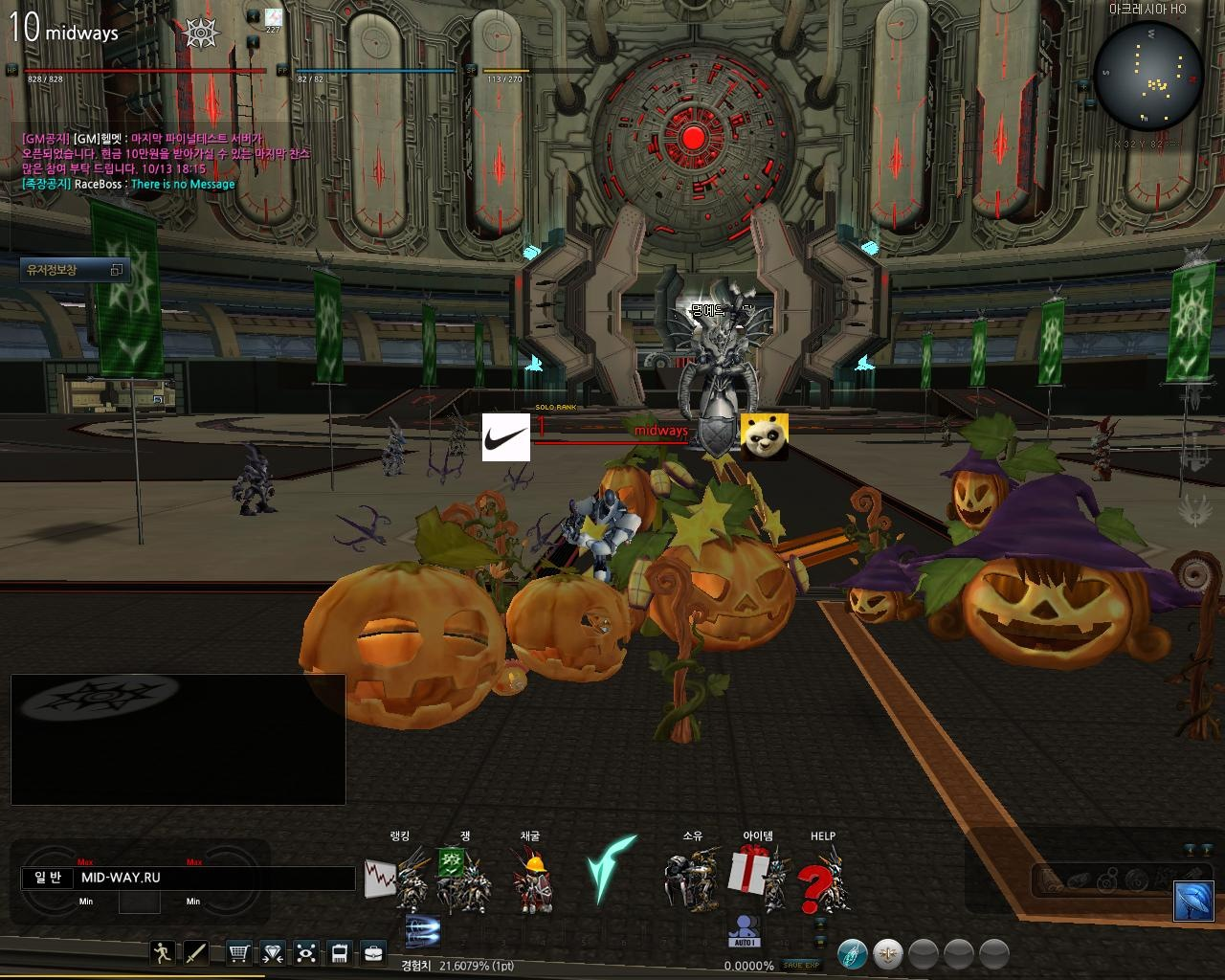Activate the blue satellite dish skill icon
Screen dimensions: 1225x980
[x=1193, y=900]
